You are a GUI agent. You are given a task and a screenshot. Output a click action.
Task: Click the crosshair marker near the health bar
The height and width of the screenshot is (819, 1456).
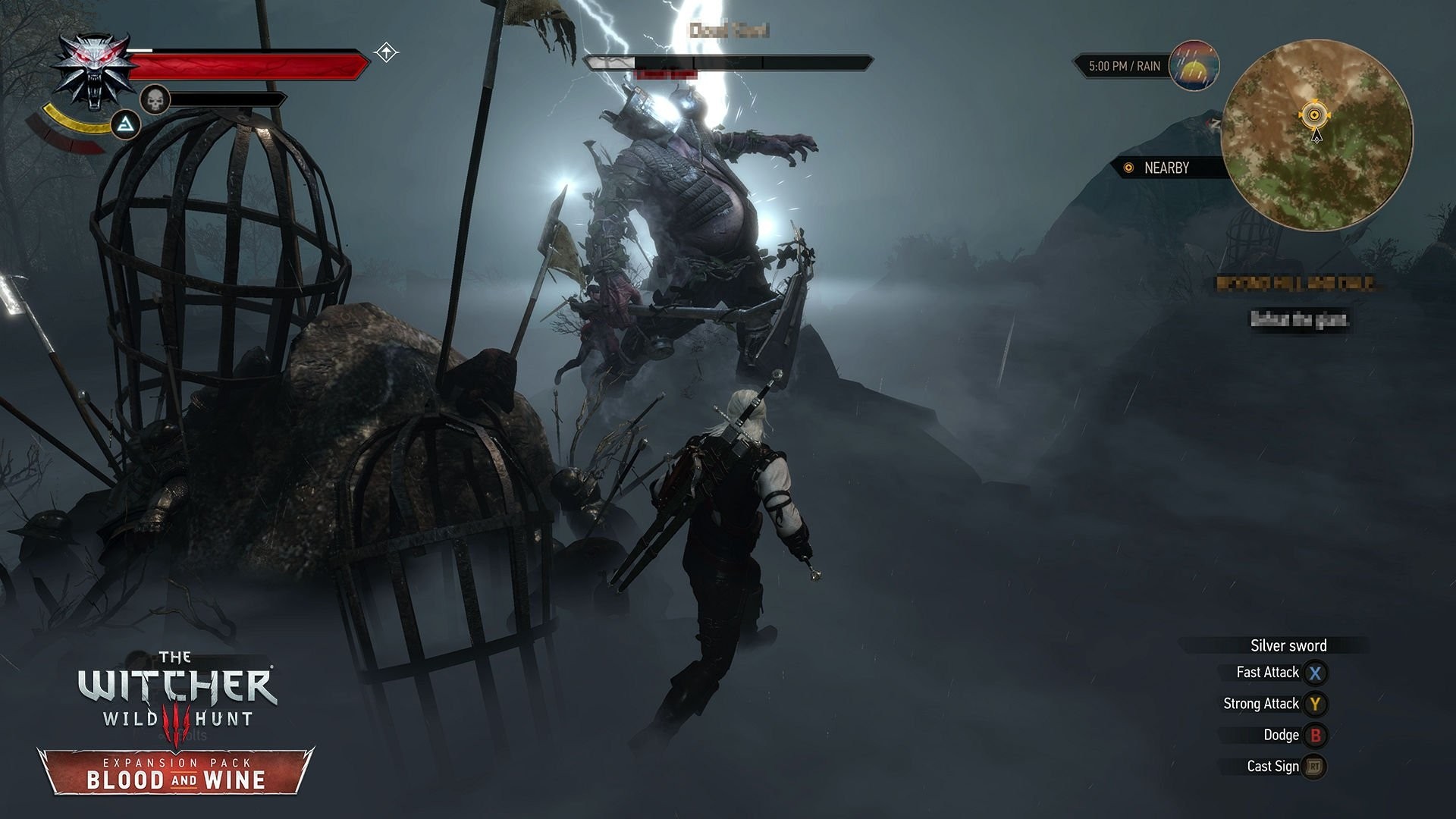click(x=386, y=52)
